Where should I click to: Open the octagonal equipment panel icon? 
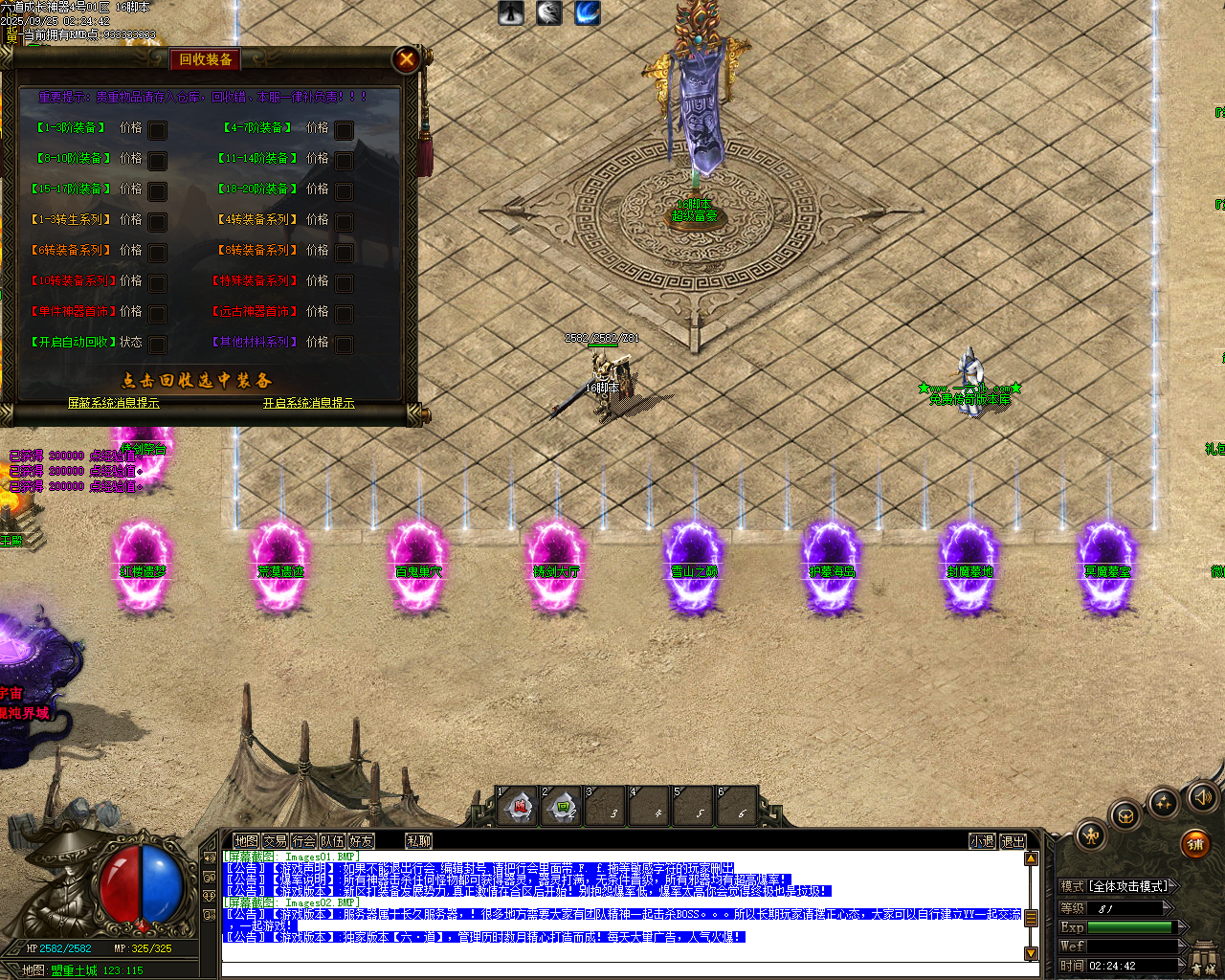1125,815
